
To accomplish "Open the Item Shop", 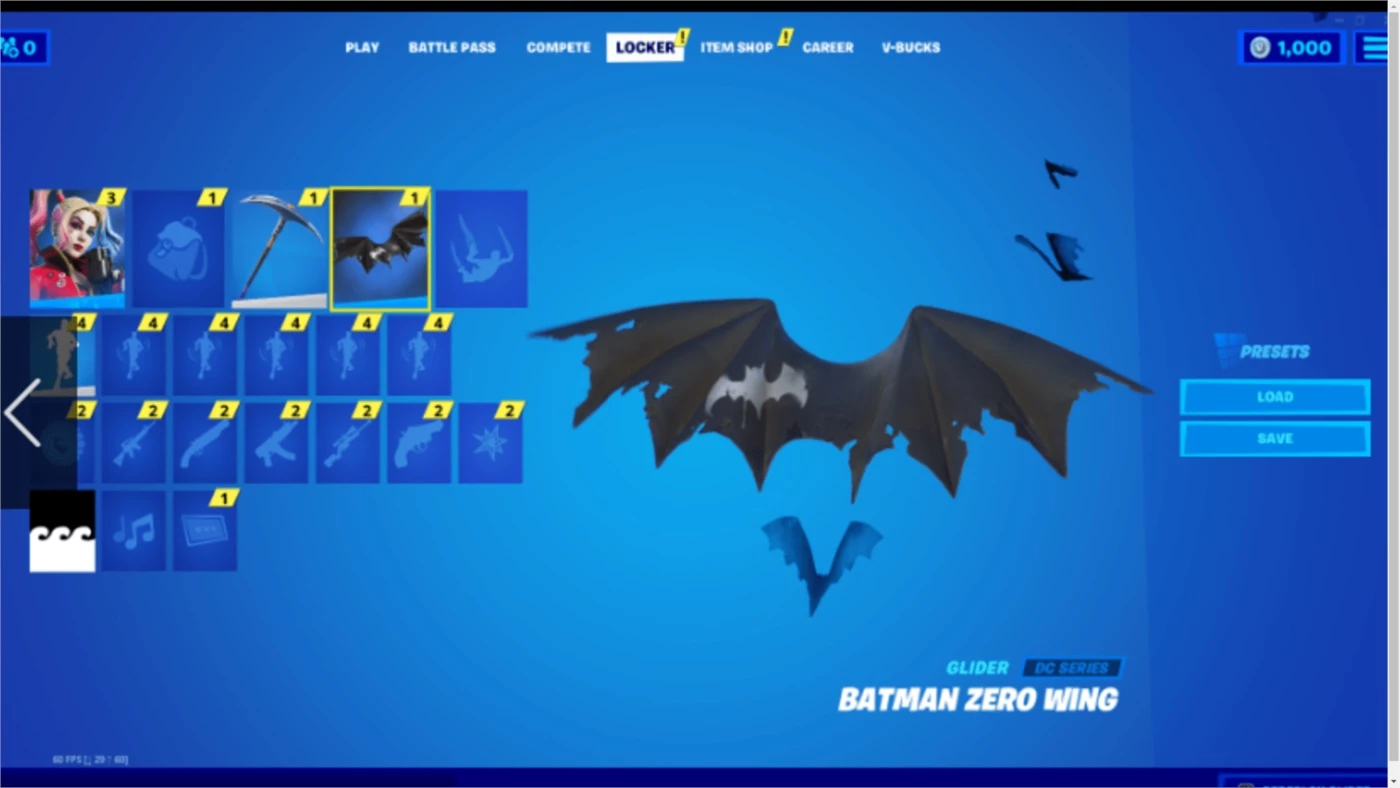I will 736,47.
